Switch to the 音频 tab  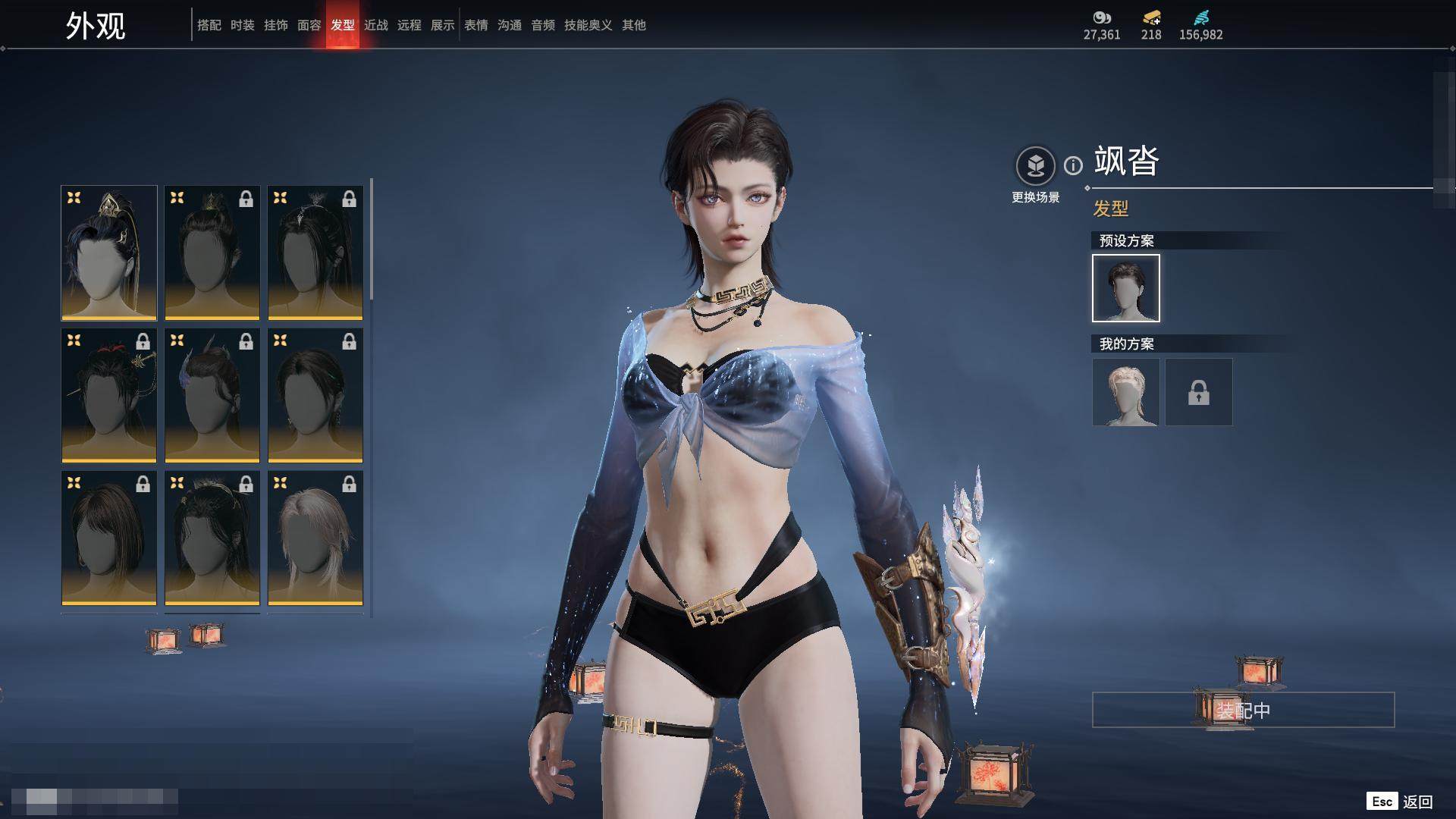pos(542,25)
